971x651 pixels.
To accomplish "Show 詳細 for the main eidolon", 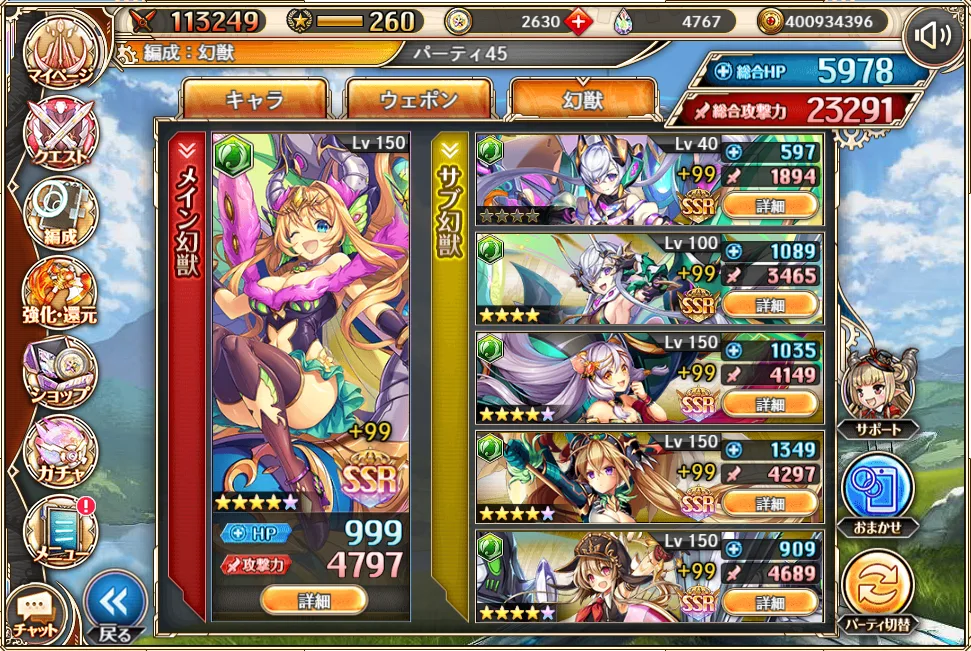I will pos(313,600).
